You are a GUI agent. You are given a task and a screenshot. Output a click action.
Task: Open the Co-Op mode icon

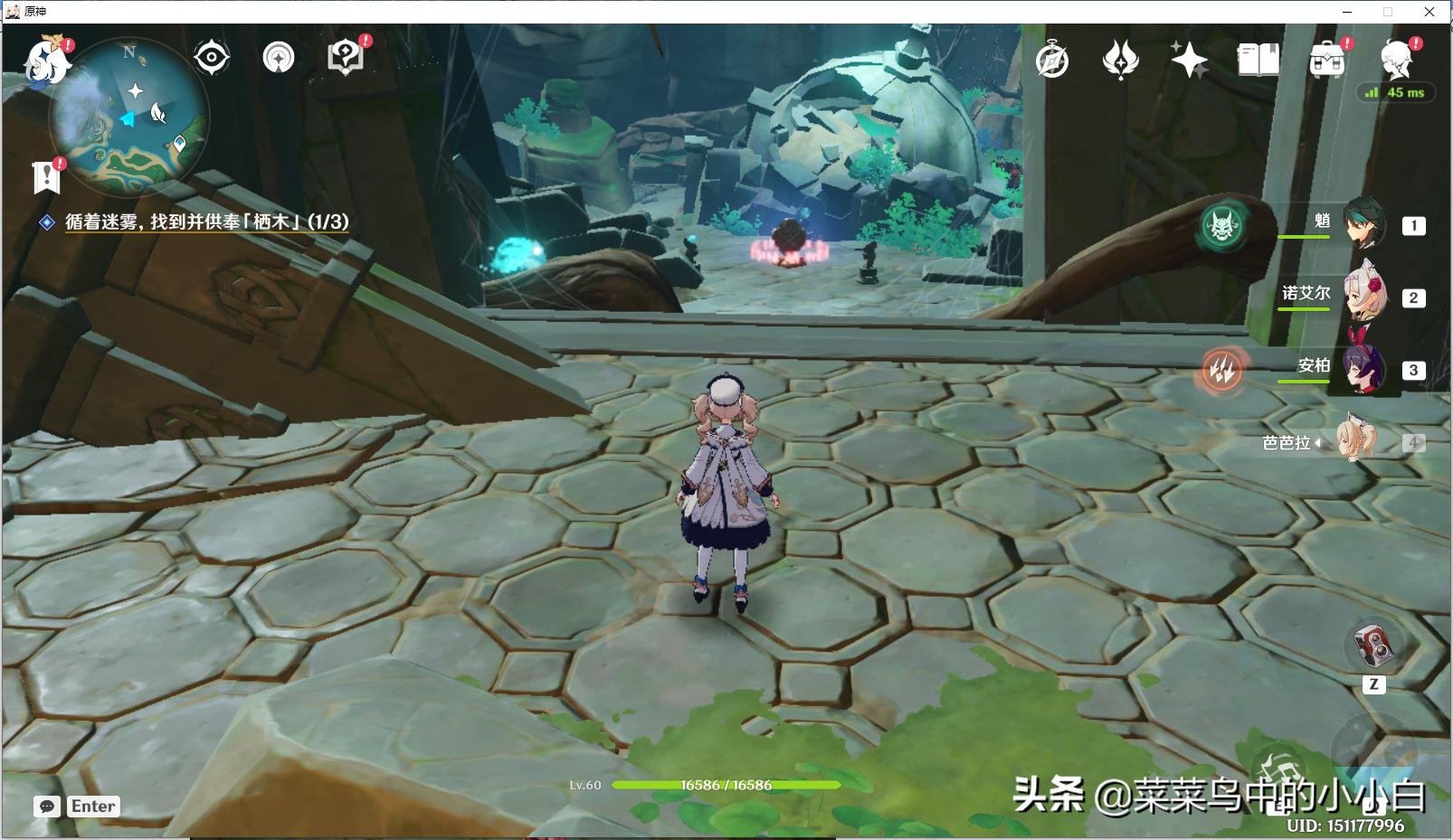(279, 57)
